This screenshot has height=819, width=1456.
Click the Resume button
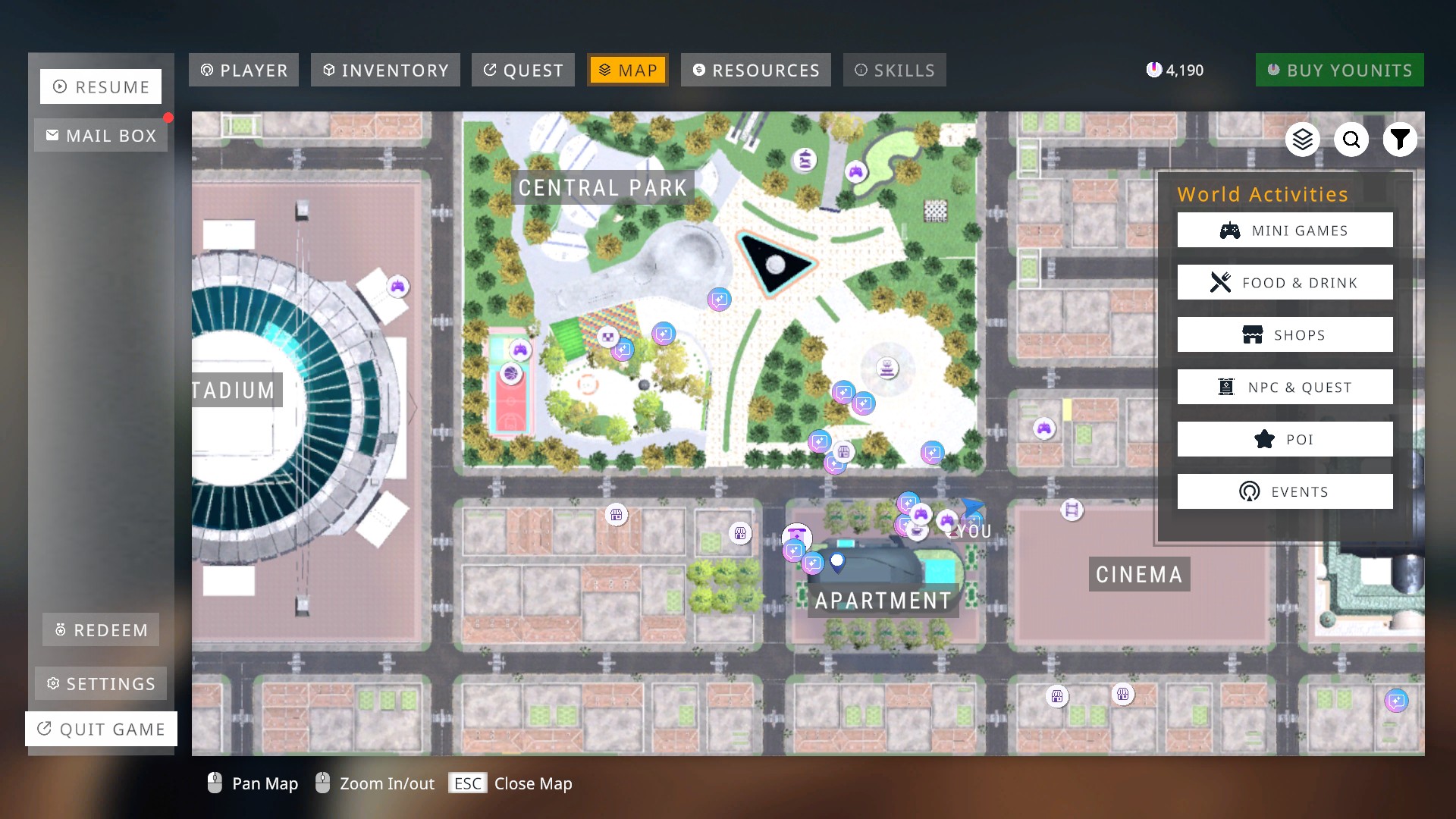point(101,86)
